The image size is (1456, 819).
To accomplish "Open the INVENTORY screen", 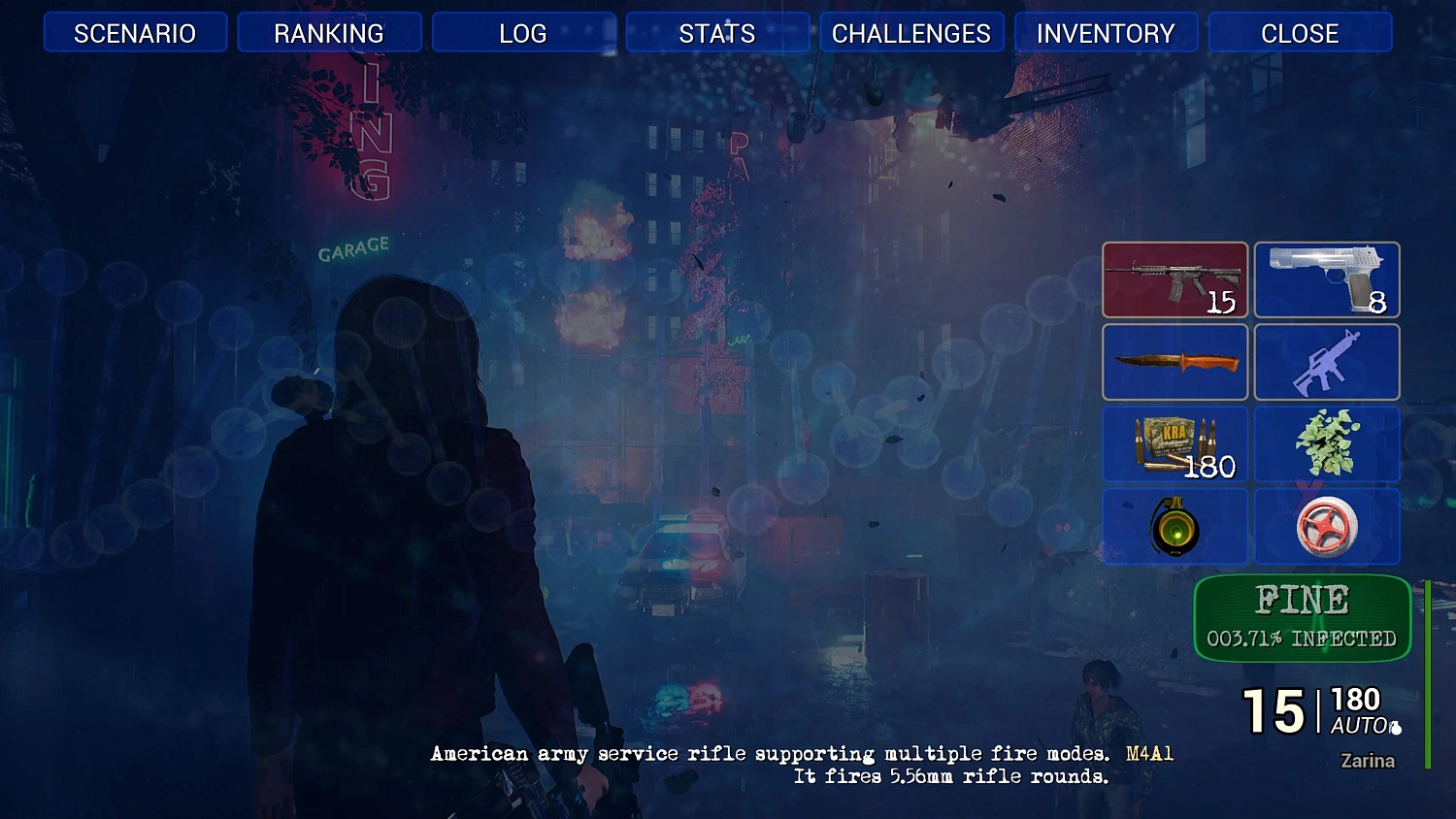I will (x=1106, y=32).
